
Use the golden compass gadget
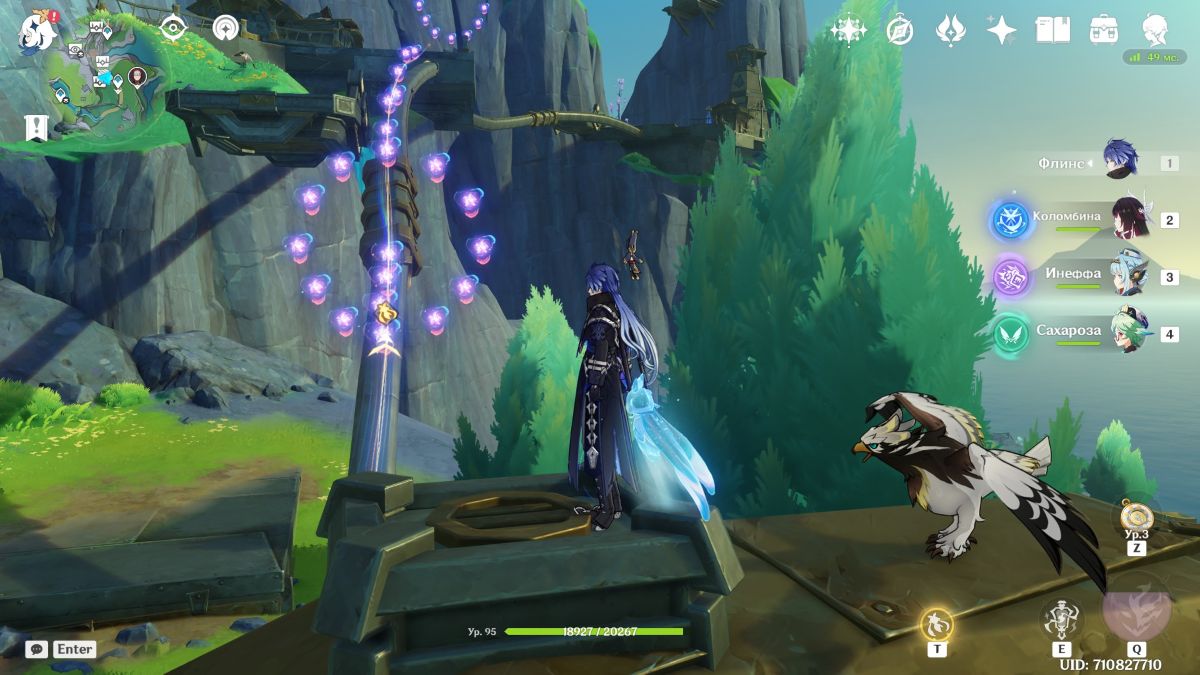click(x=1136, y=516)
